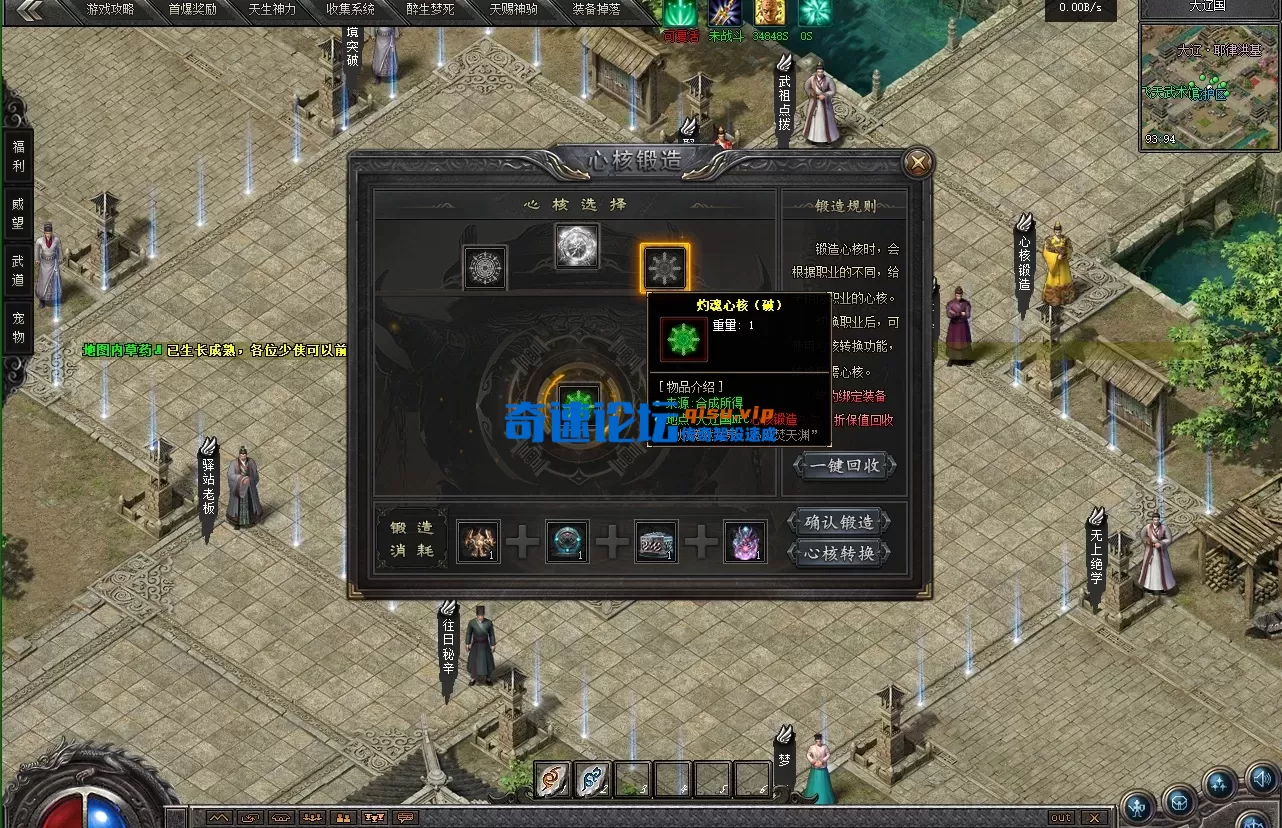
Task: Toggle the sound speaker button
Action: [x=1262, y=777]
